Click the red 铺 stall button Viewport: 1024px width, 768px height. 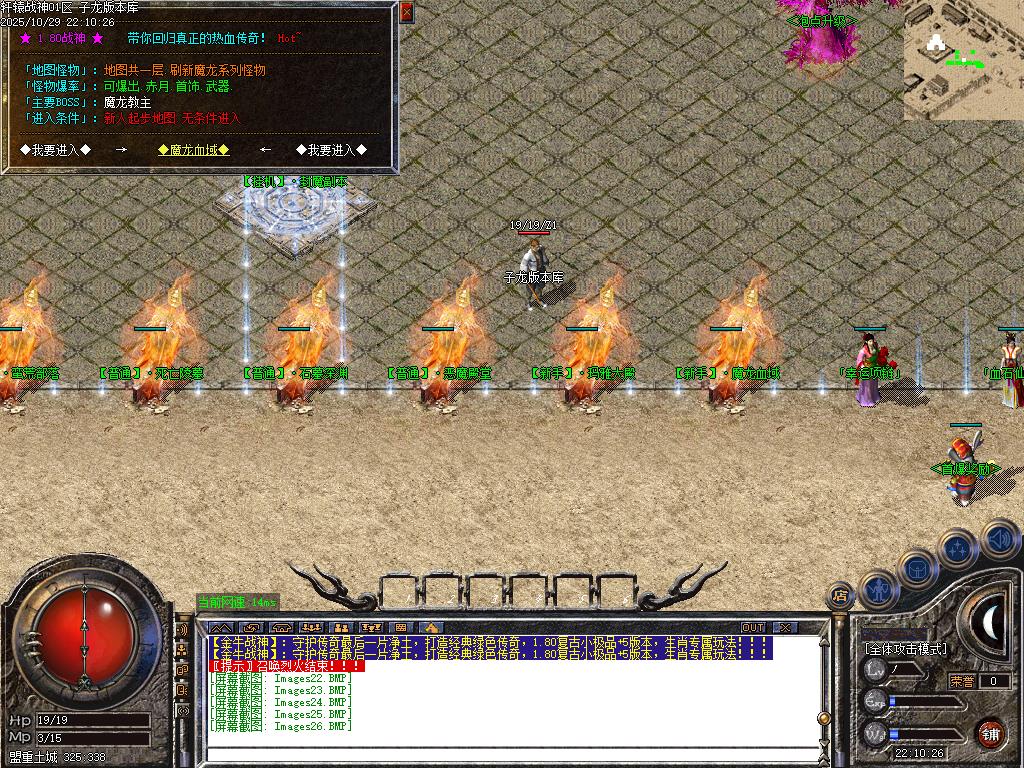point(990,734)
